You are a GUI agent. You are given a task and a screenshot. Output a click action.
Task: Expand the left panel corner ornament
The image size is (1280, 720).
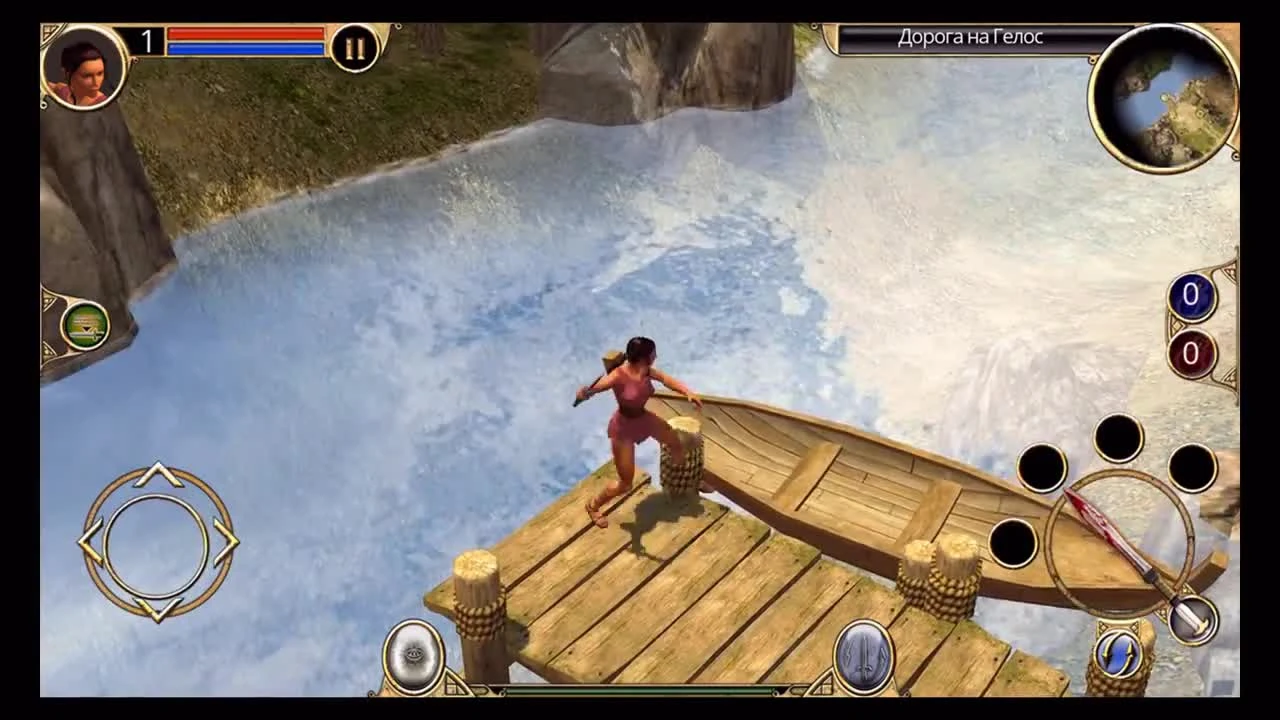50,300
